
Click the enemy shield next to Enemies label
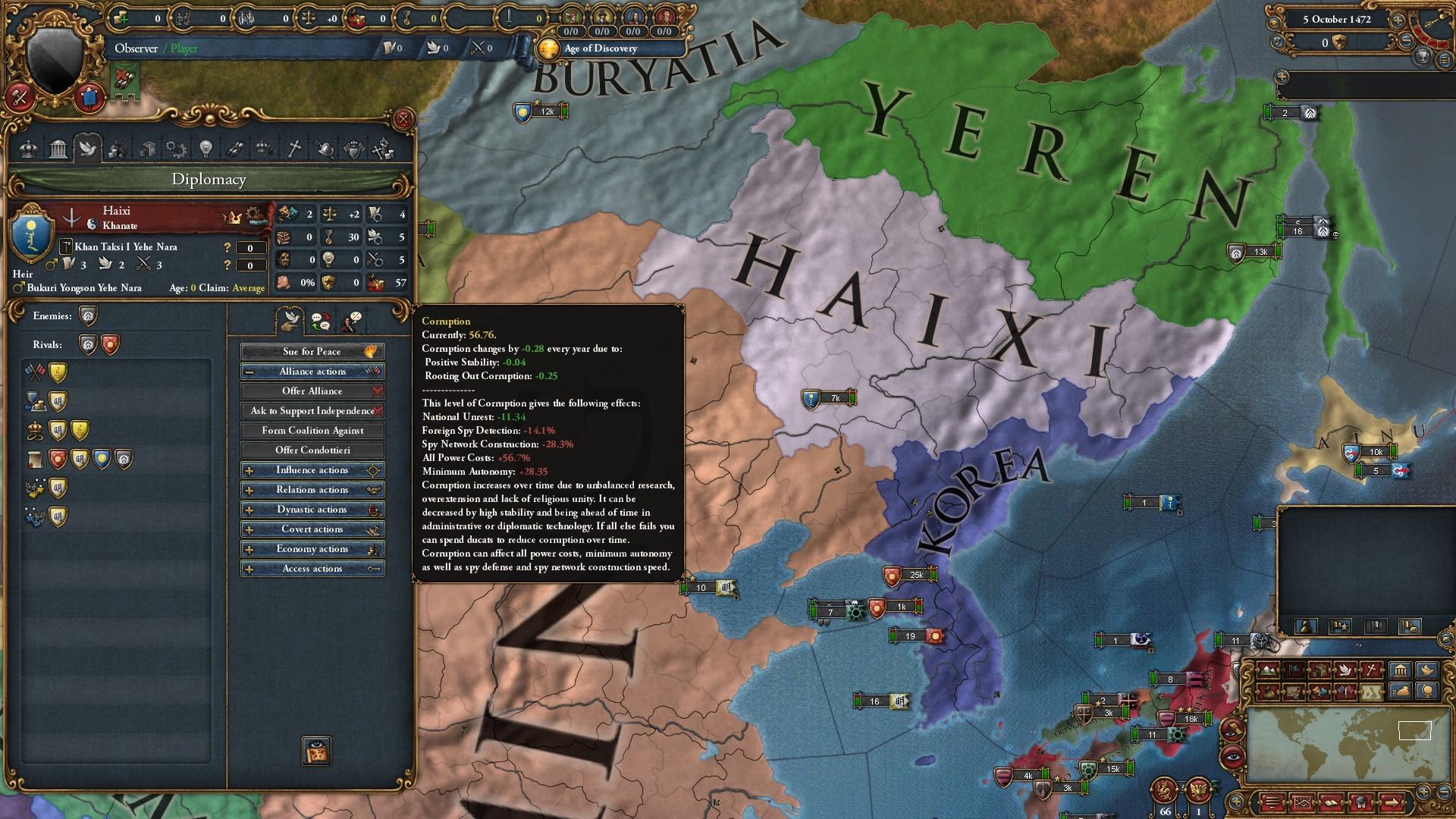[x=86, y=315]
